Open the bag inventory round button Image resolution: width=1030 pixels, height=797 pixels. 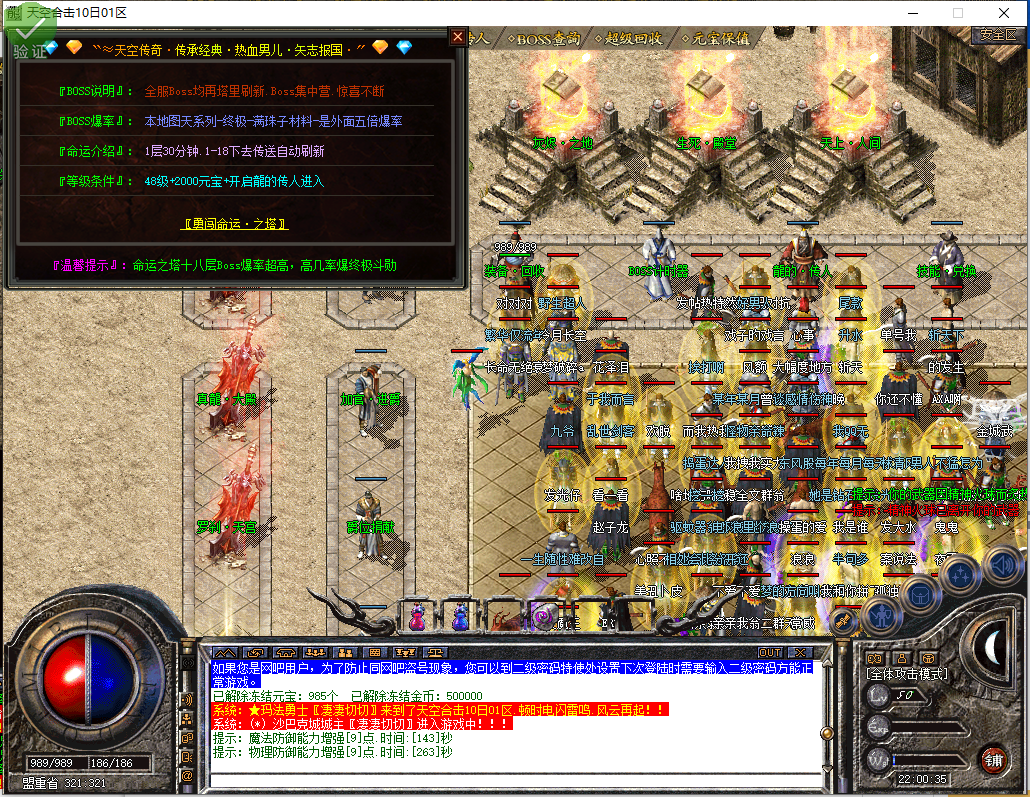point(920,593)
